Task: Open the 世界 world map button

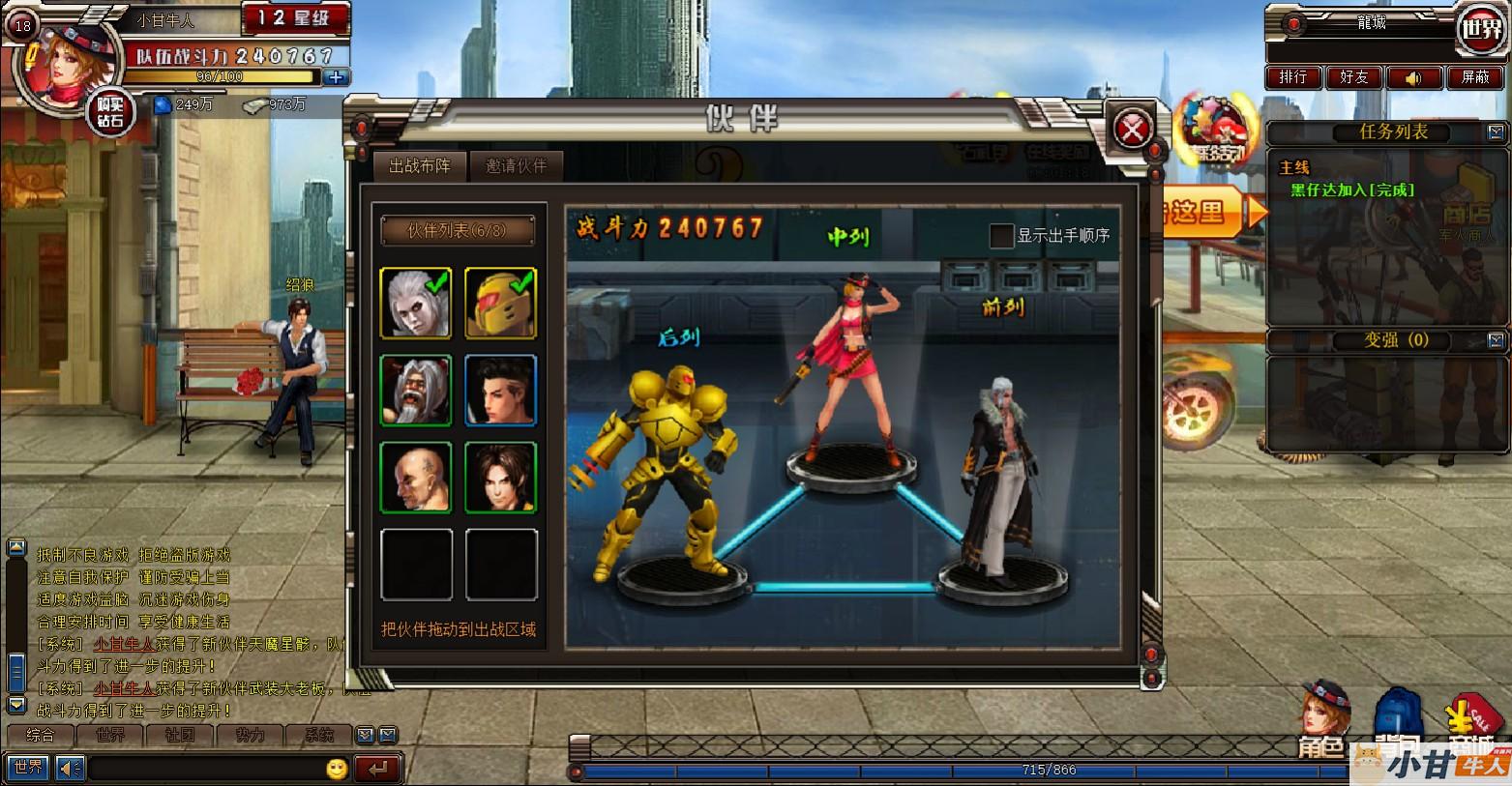Action: coord(1481,29)
